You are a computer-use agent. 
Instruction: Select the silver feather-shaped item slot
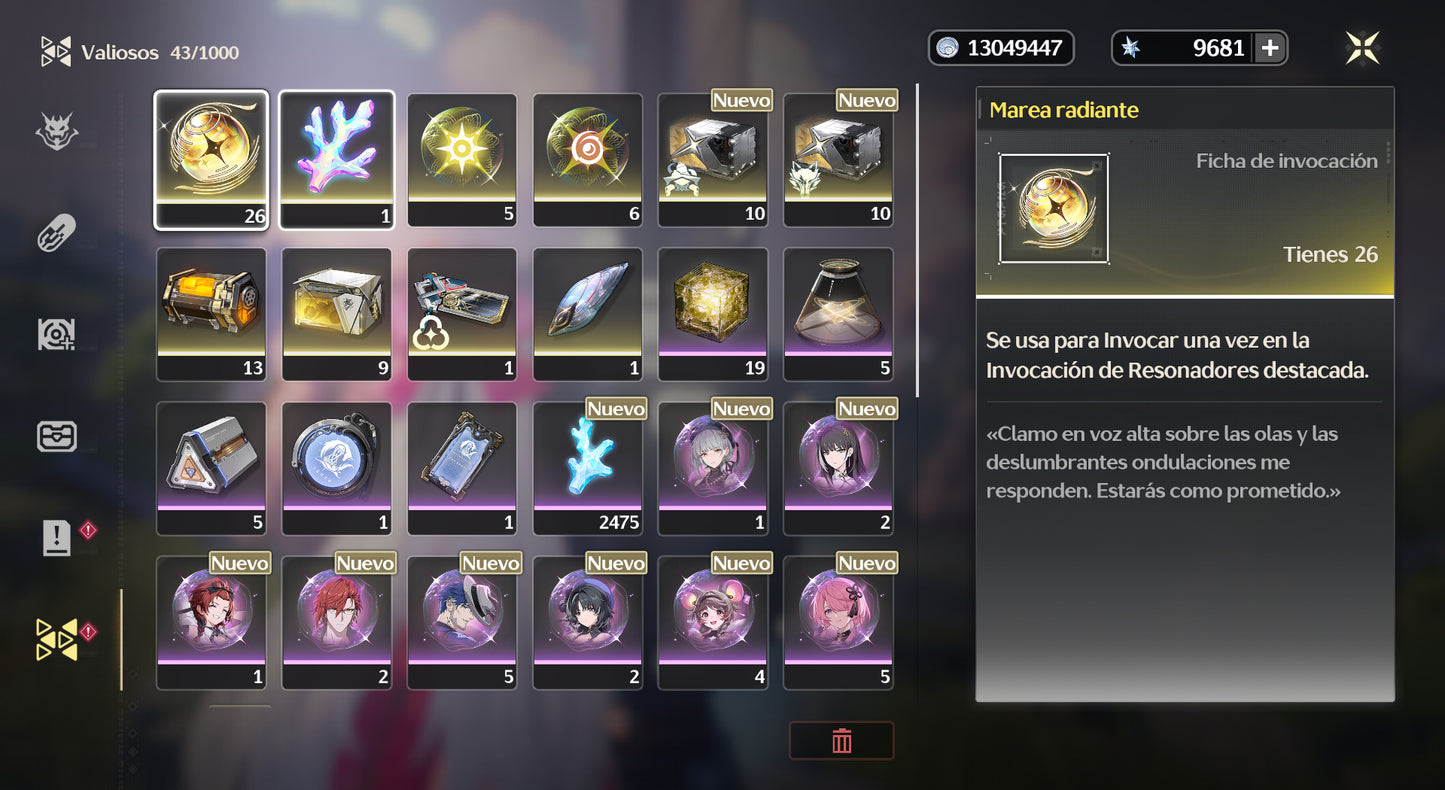[587, 313]
